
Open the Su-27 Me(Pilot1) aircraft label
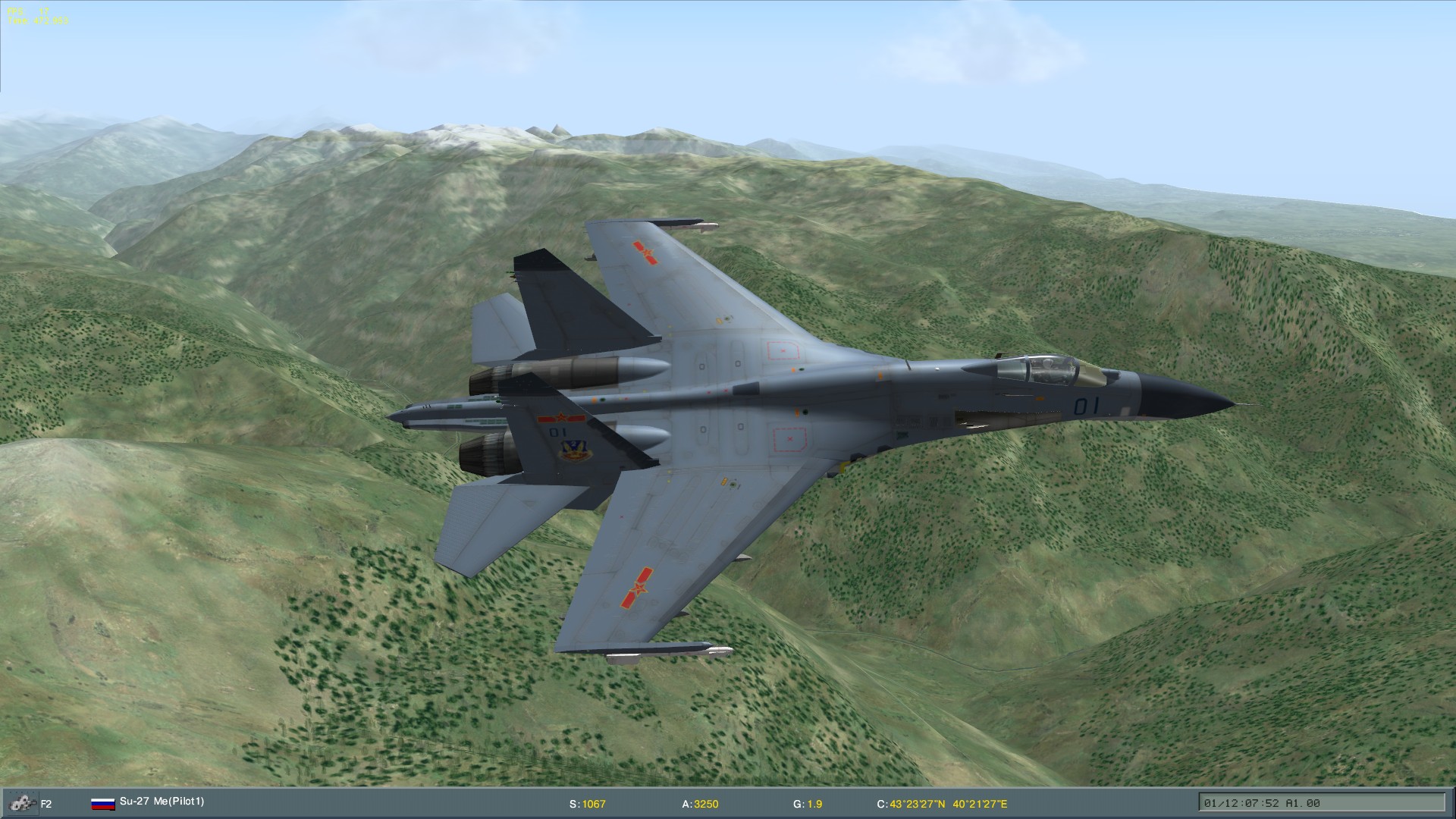(x=163, y=802)
